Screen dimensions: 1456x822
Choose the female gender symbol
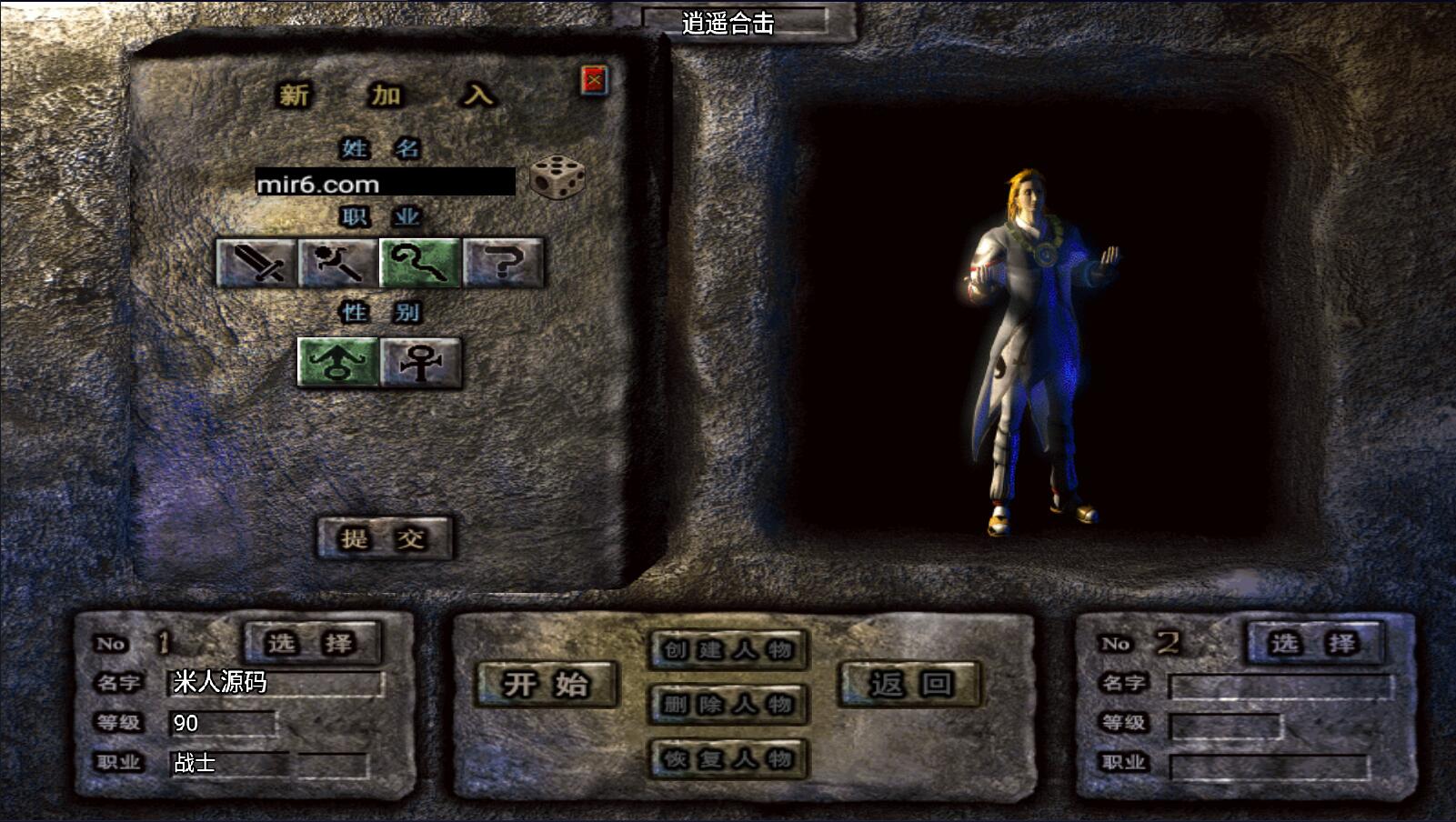420,362
